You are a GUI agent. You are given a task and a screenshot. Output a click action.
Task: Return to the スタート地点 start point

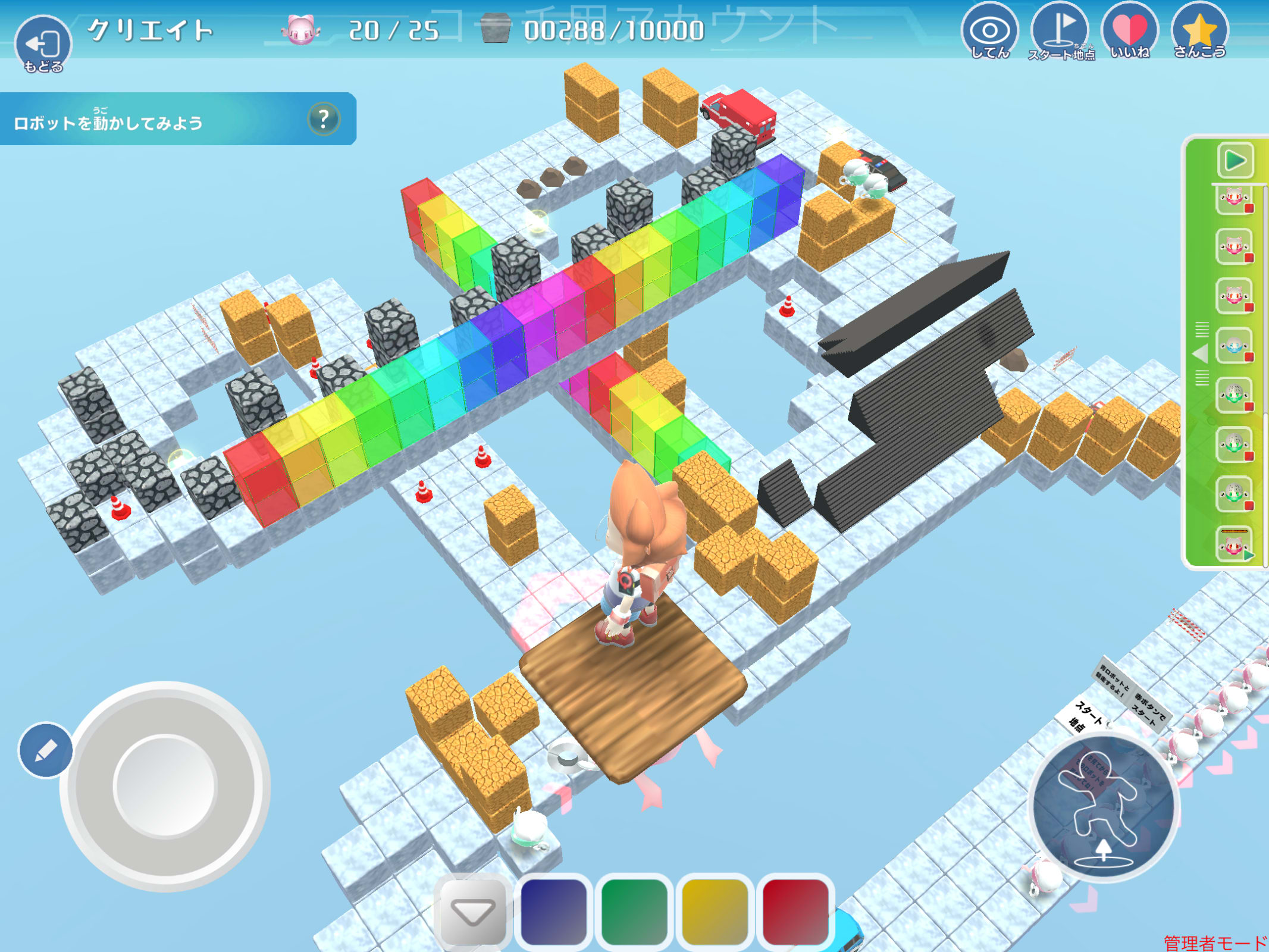coord(1060,32)
